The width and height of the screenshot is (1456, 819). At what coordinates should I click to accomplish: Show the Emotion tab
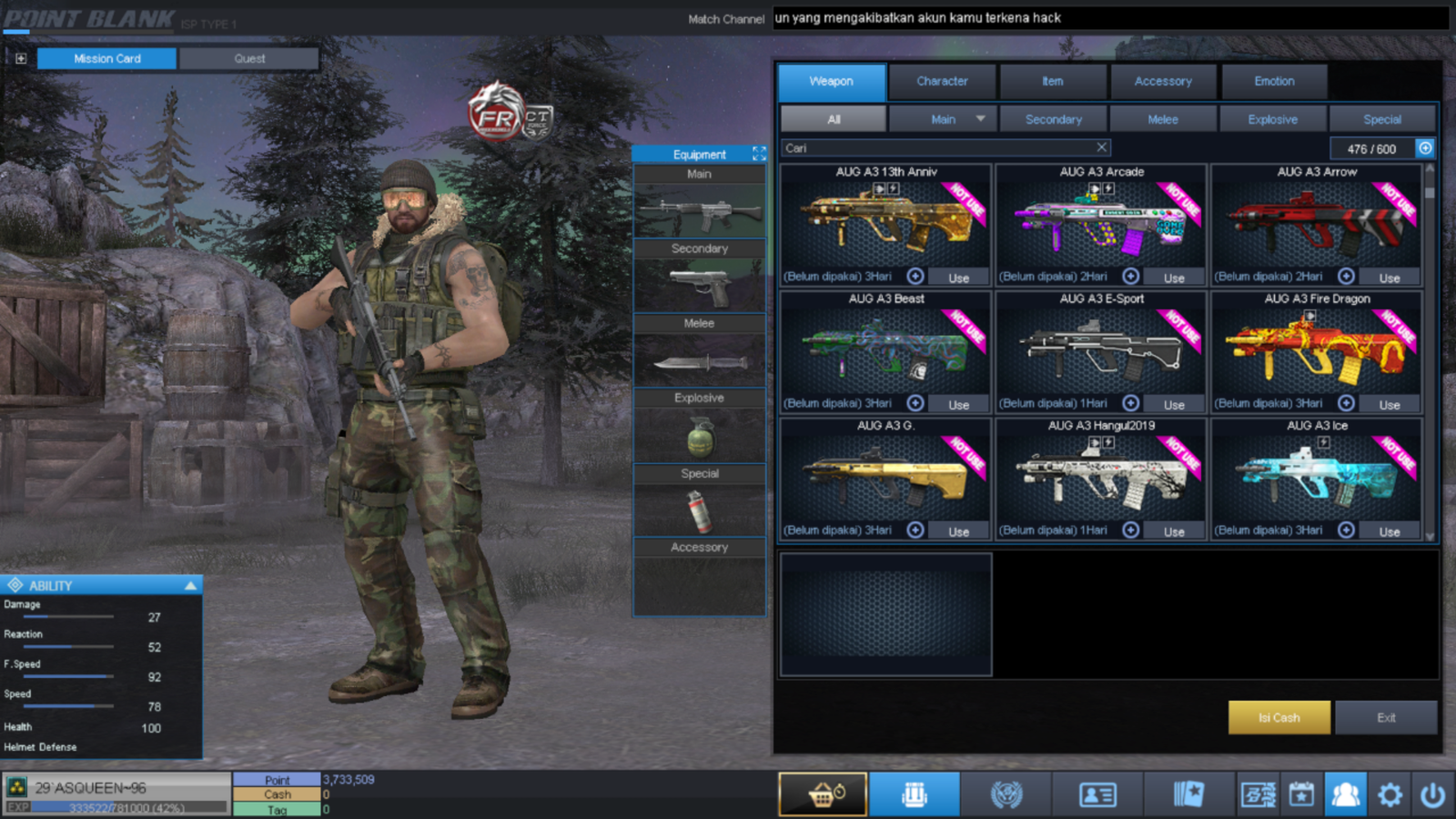pyautogui.click(x=1273, y=81)
